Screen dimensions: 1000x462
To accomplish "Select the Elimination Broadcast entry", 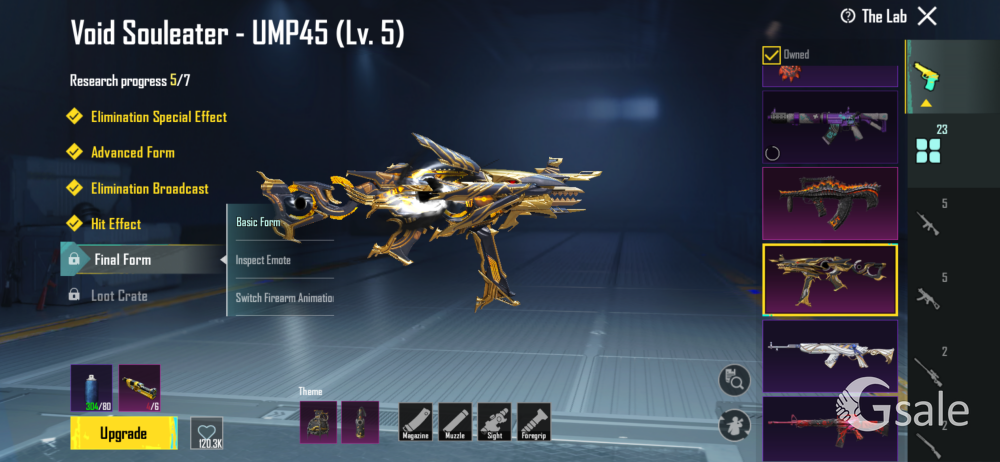I will click(x=149, y=189).
